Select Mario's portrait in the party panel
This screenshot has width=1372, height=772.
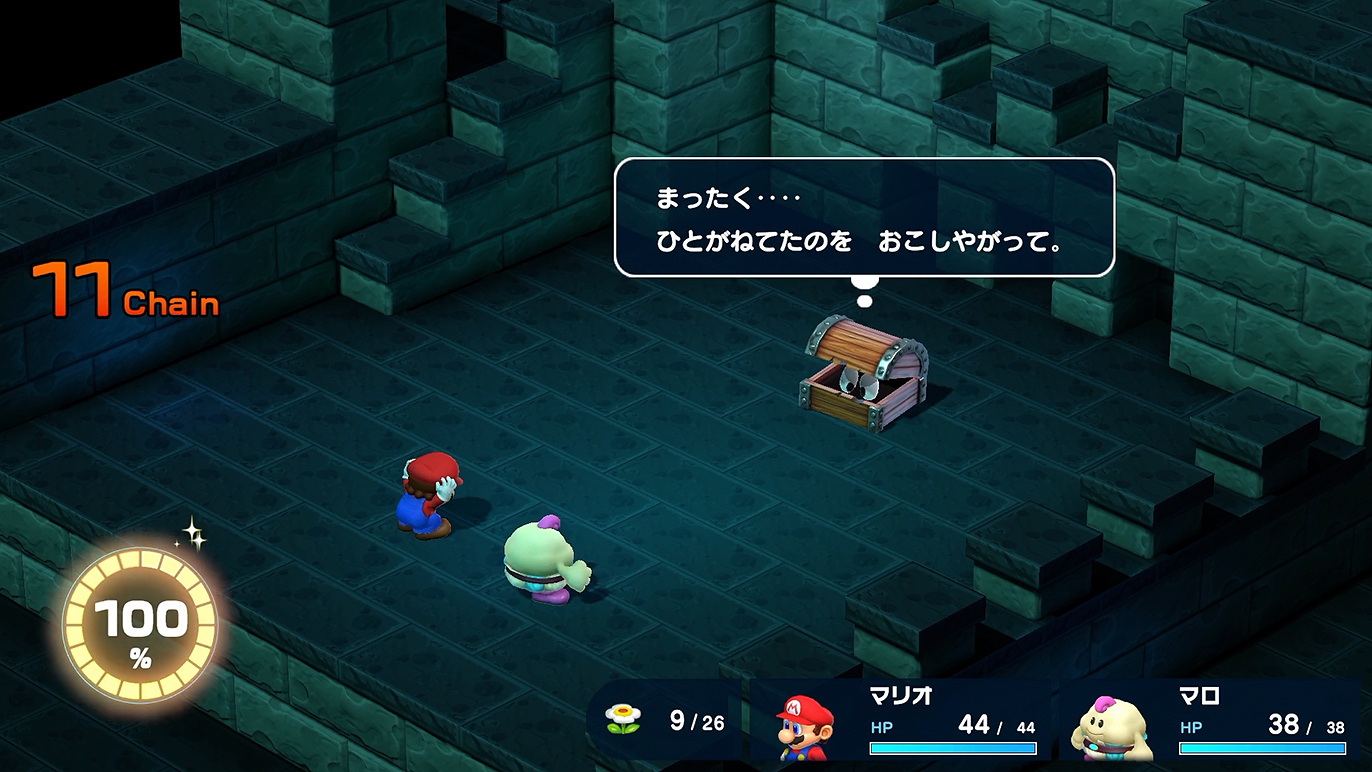point(805,728)
